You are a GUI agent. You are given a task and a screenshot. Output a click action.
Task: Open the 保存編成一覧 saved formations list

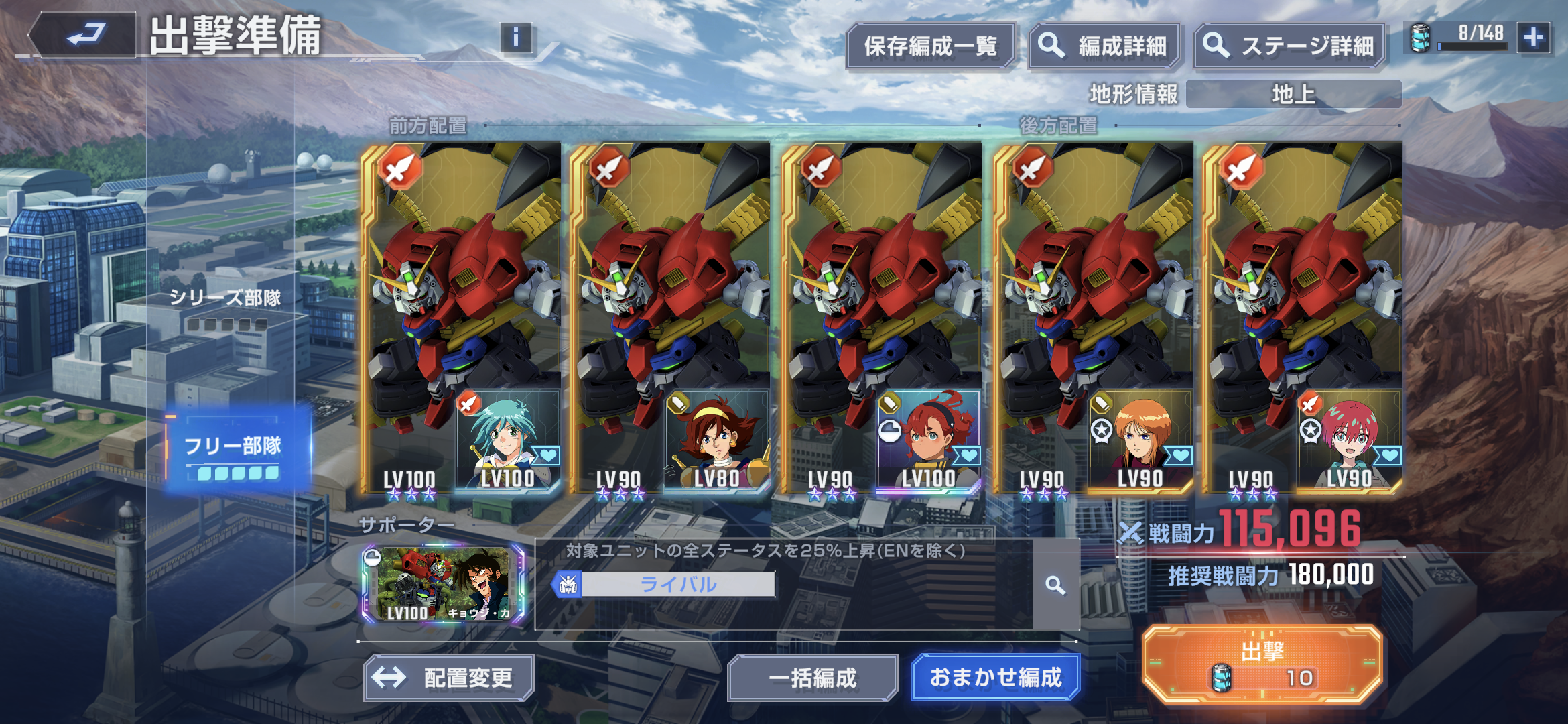930,46
